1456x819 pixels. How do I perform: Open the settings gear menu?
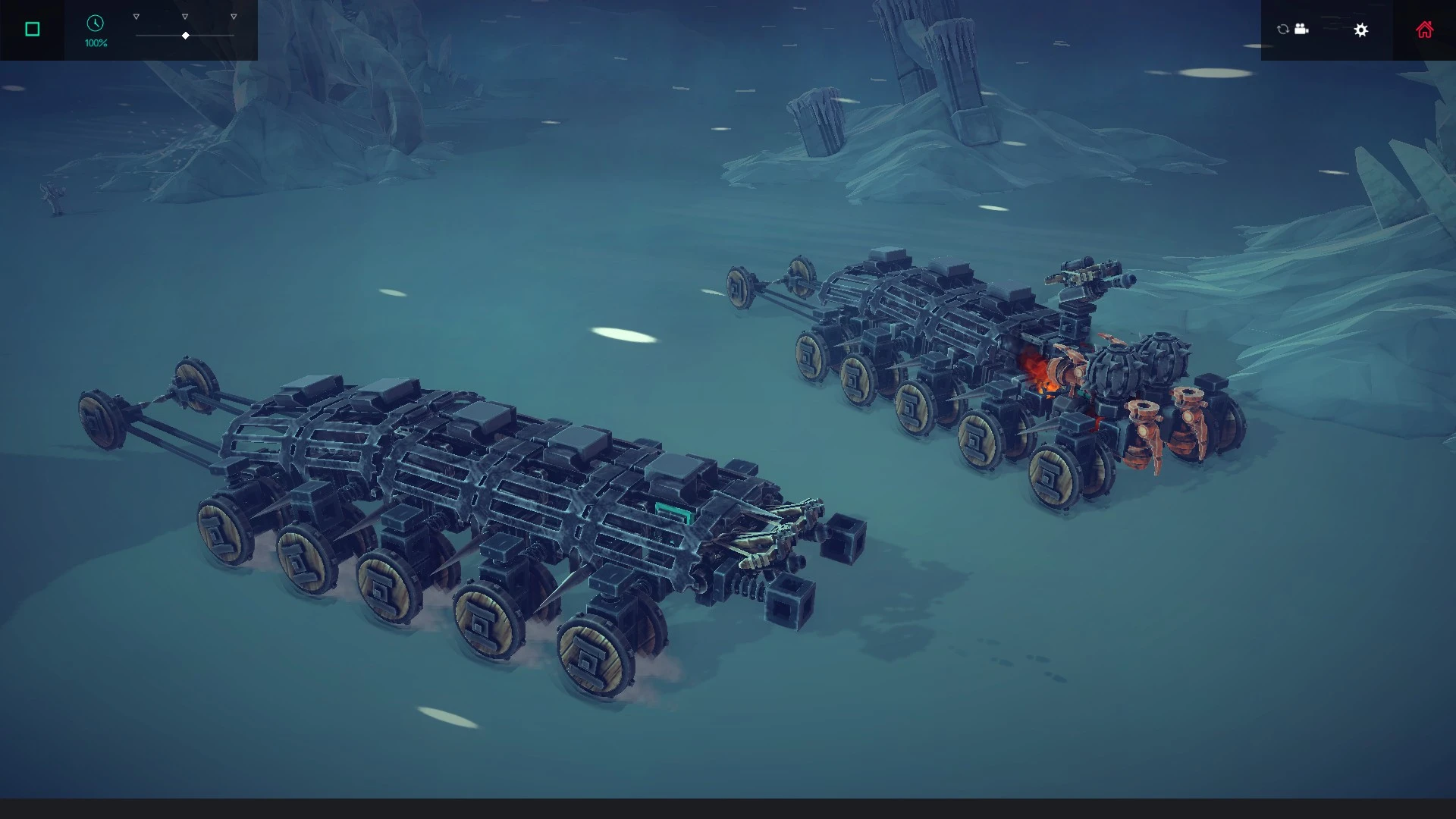[1361, 30]
